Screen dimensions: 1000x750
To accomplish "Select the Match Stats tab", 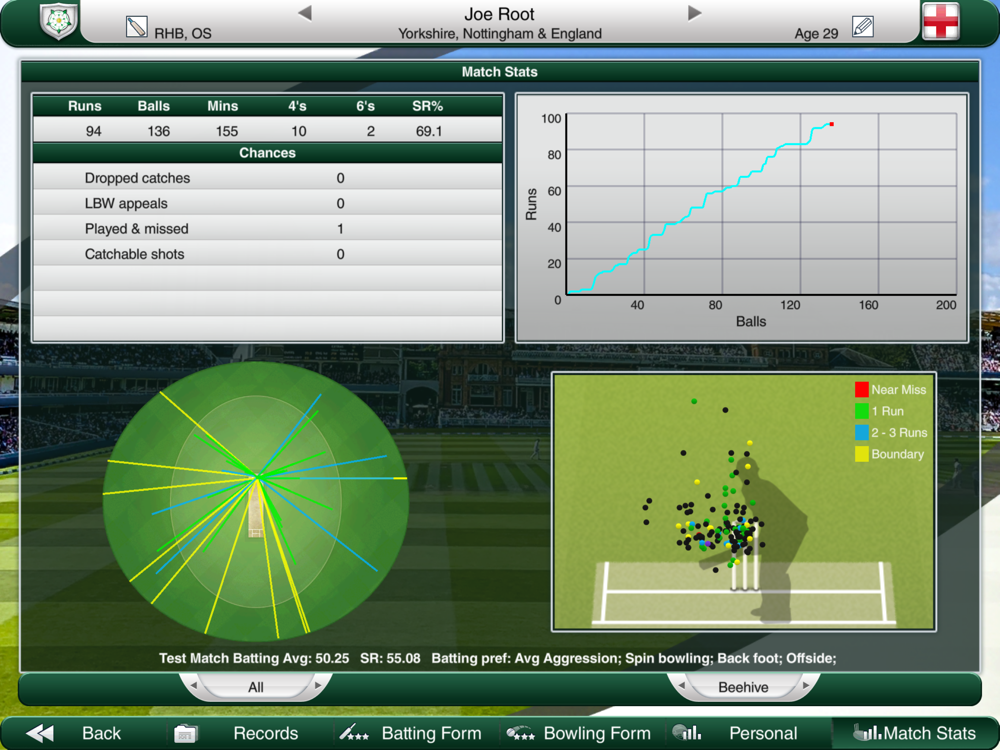I will [x=914, y=733].
